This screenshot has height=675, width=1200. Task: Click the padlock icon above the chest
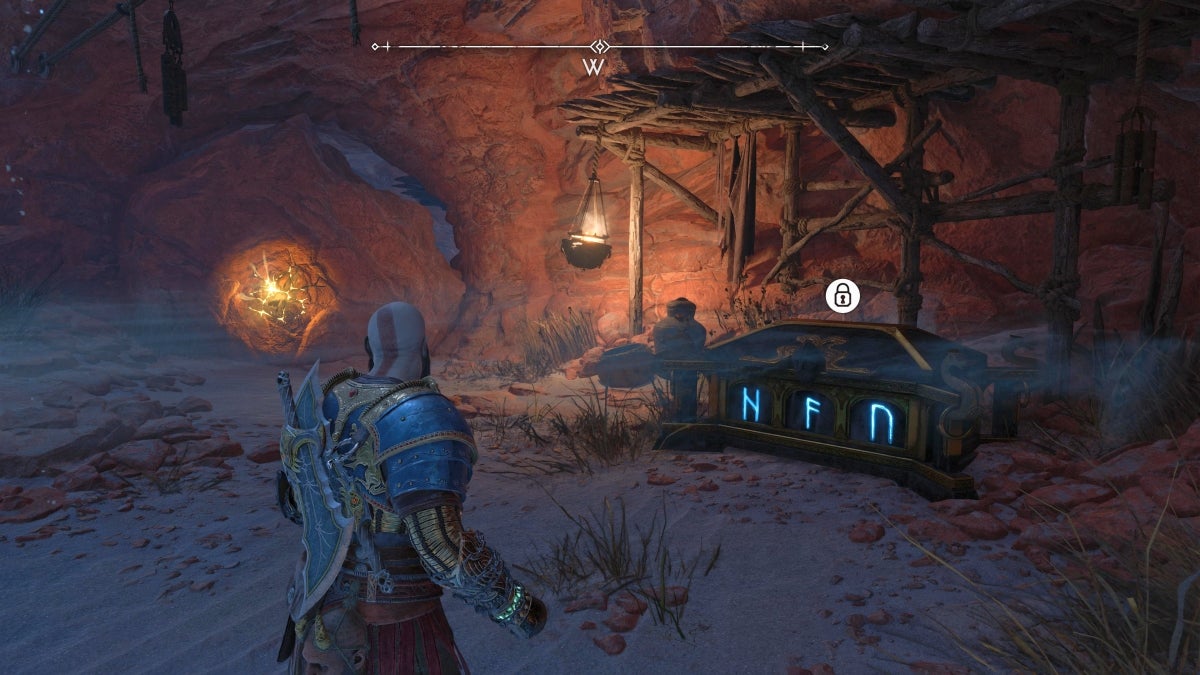(843, 295)
